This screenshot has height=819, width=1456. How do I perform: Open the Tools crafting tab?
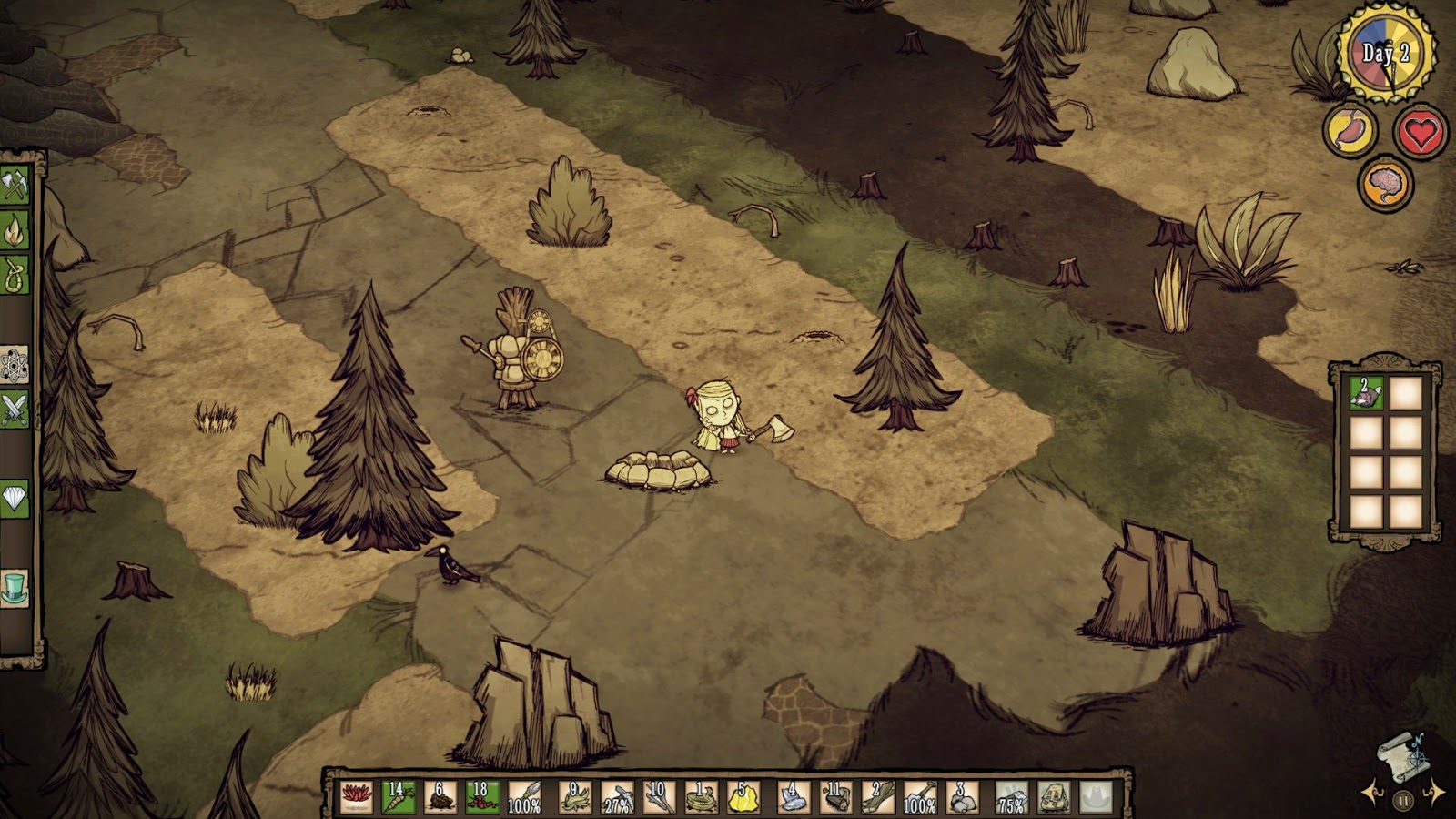(x=15, y=186)
